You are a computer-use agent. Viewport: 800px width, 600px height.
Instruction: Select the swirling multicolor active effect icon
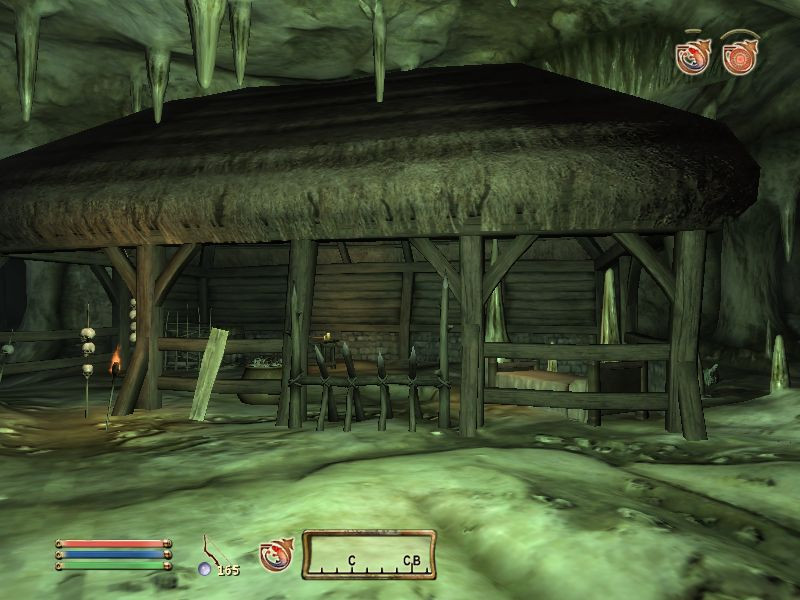tap(692, 57)
